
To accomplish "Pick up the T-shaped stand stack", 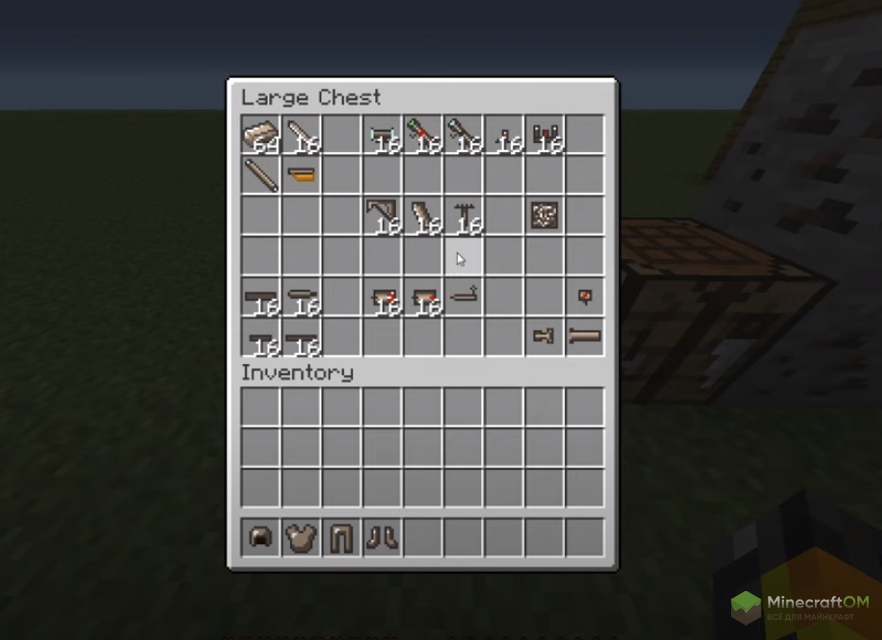I will (463, 215).
